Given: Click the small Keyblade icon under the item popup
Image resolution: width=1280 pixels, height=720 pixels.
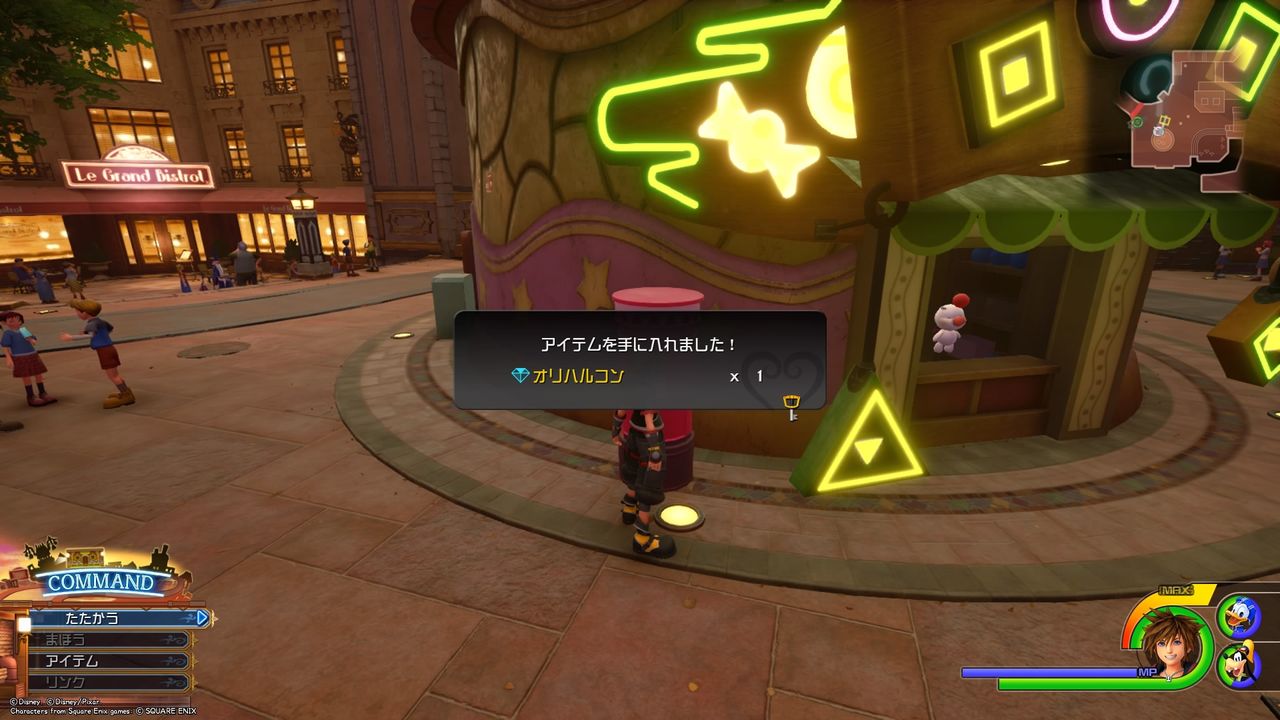Looking at the screenshot, I should 790,404.
